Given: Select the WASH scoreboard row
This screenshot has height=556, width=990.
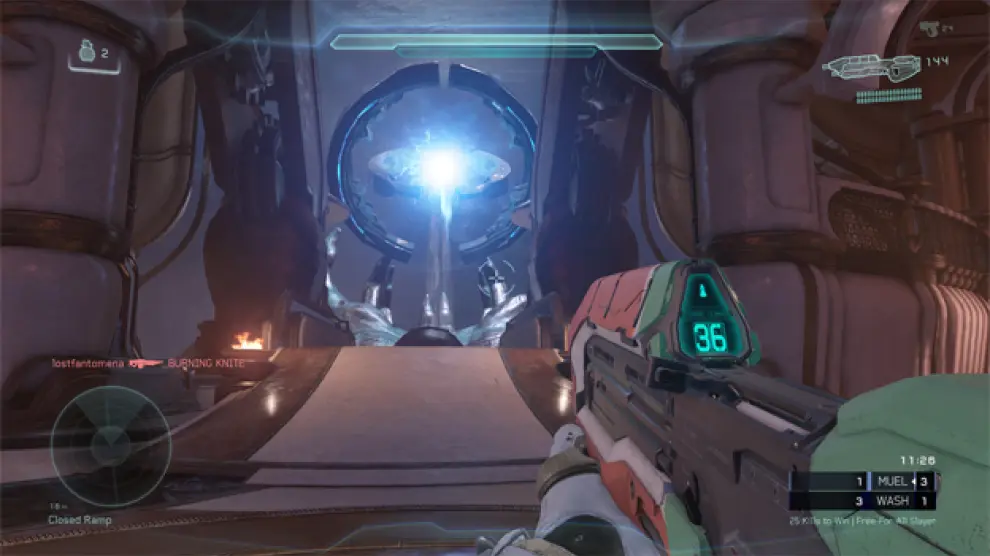Looking at the screenshot, I should 863,500.
